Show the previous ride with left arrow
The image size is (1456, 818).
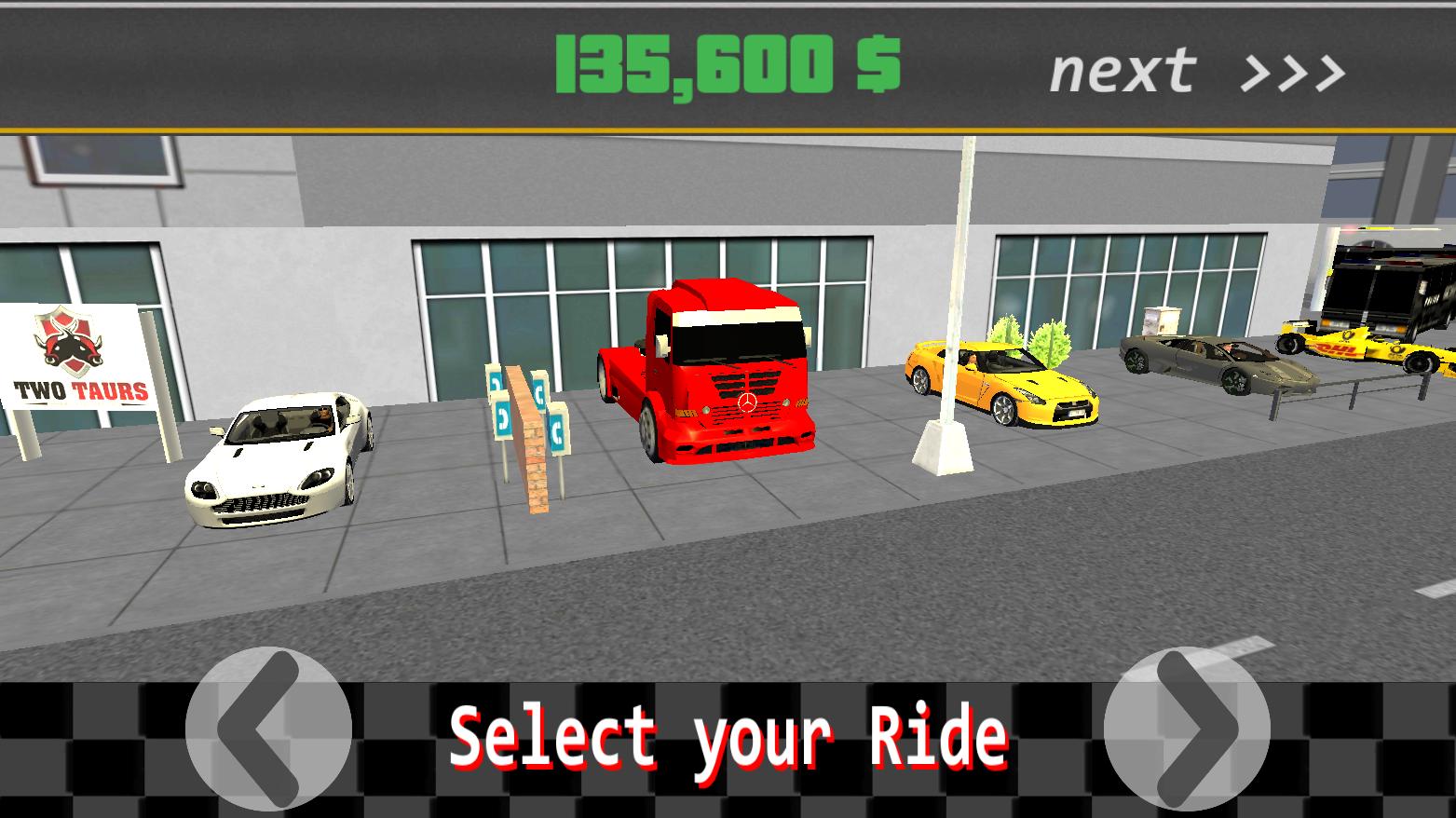267,729
